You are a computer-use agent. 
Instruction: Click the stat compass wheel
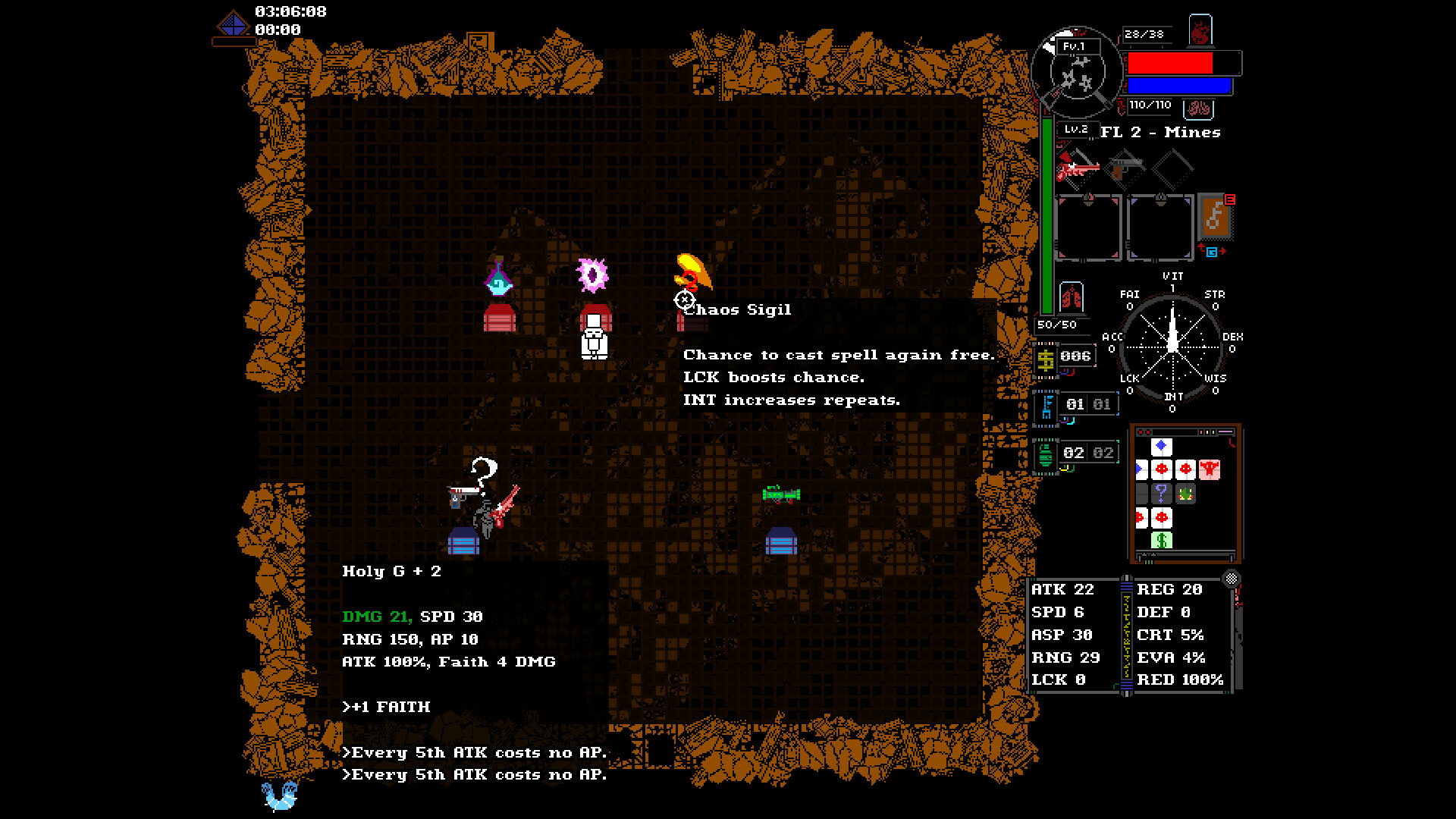1172,345
